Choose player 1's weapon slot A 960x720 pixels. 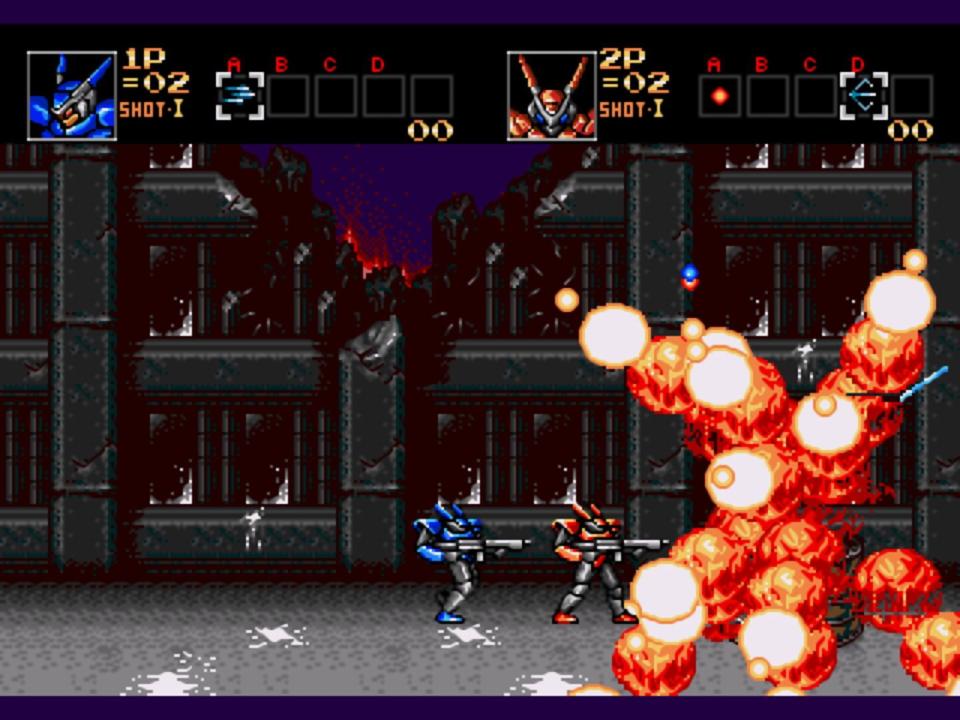click(x=240, y=96)
